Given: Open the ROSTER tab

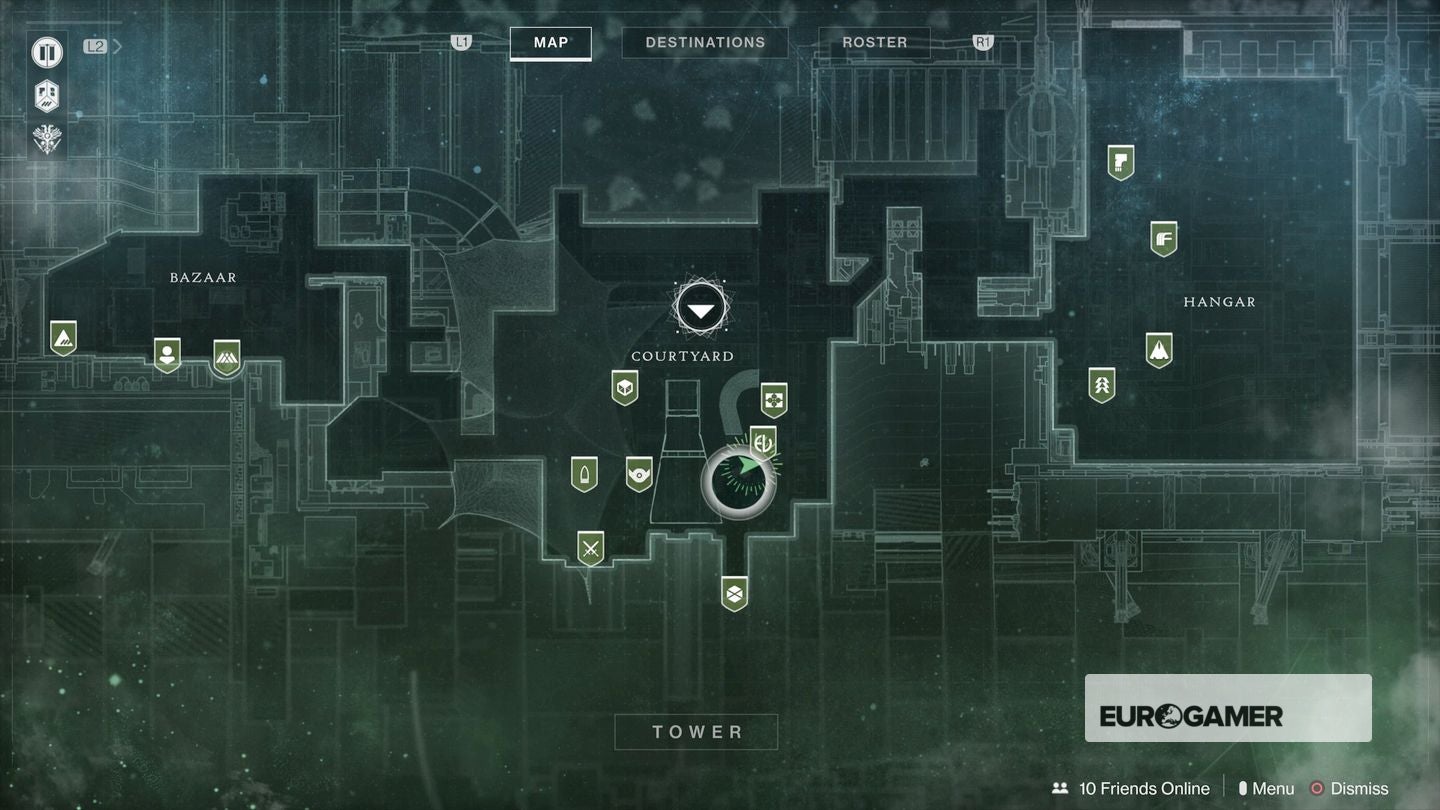Looking at the screenshot, I should (x=875, y=42).
